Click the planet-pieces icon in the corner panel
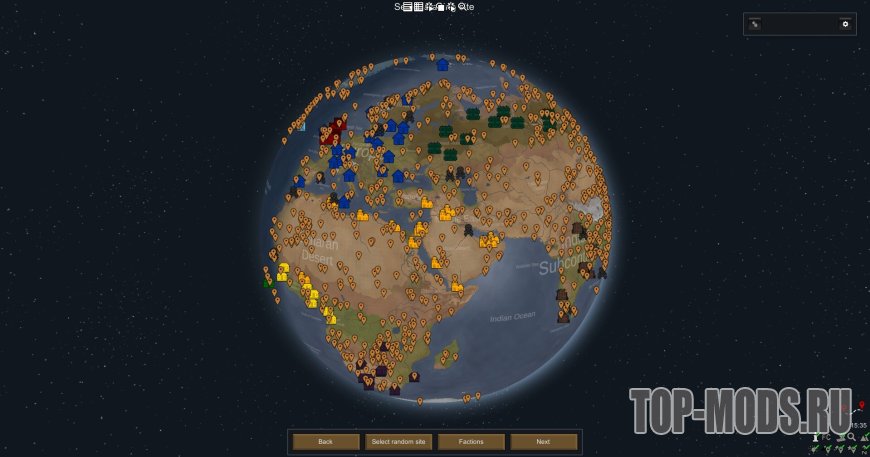This screenshot has height=457, width=870. coord(755,24)
